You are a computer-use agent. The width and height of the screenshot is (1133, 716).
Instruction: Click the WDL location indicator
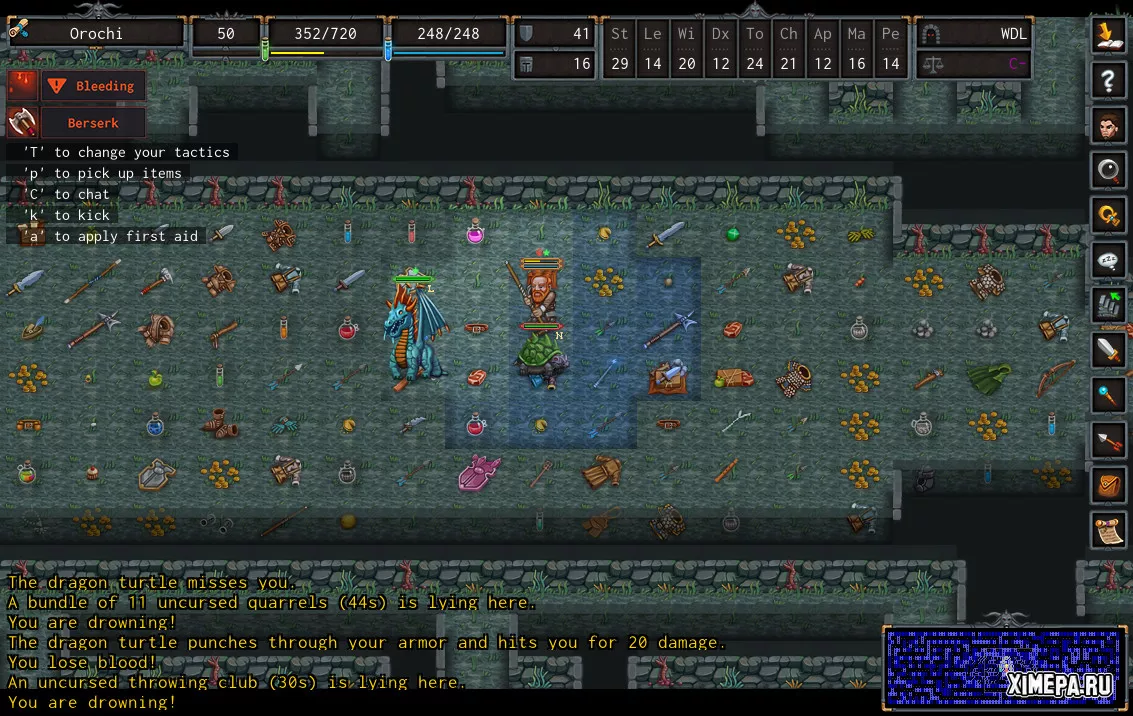click(974, 33)
